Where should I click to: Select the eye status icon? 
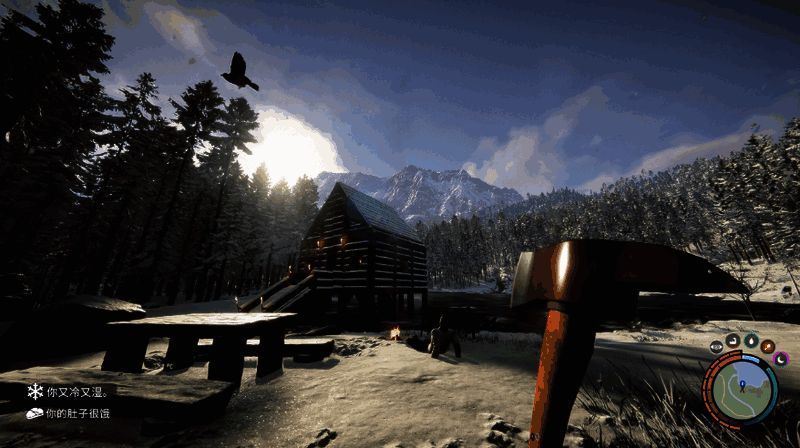coord(717,347)
